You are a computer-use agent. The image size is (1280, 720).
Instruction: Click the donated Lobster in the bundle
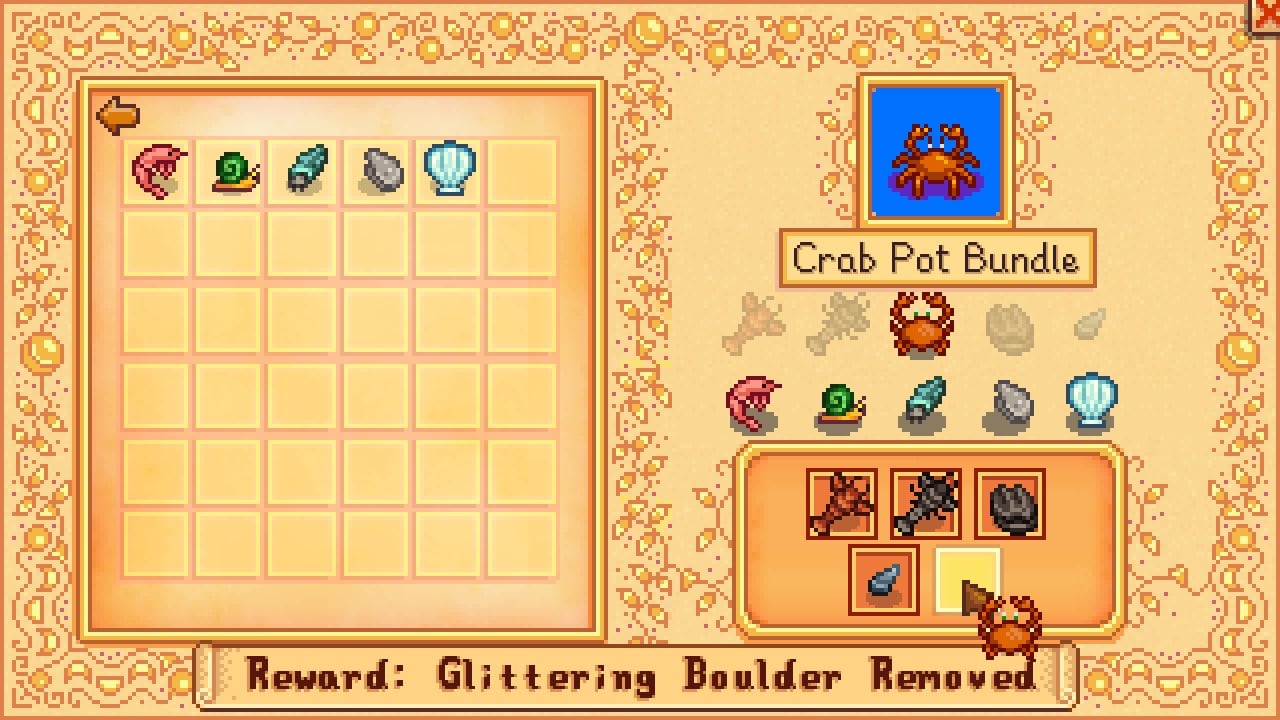tap(843, 505)
